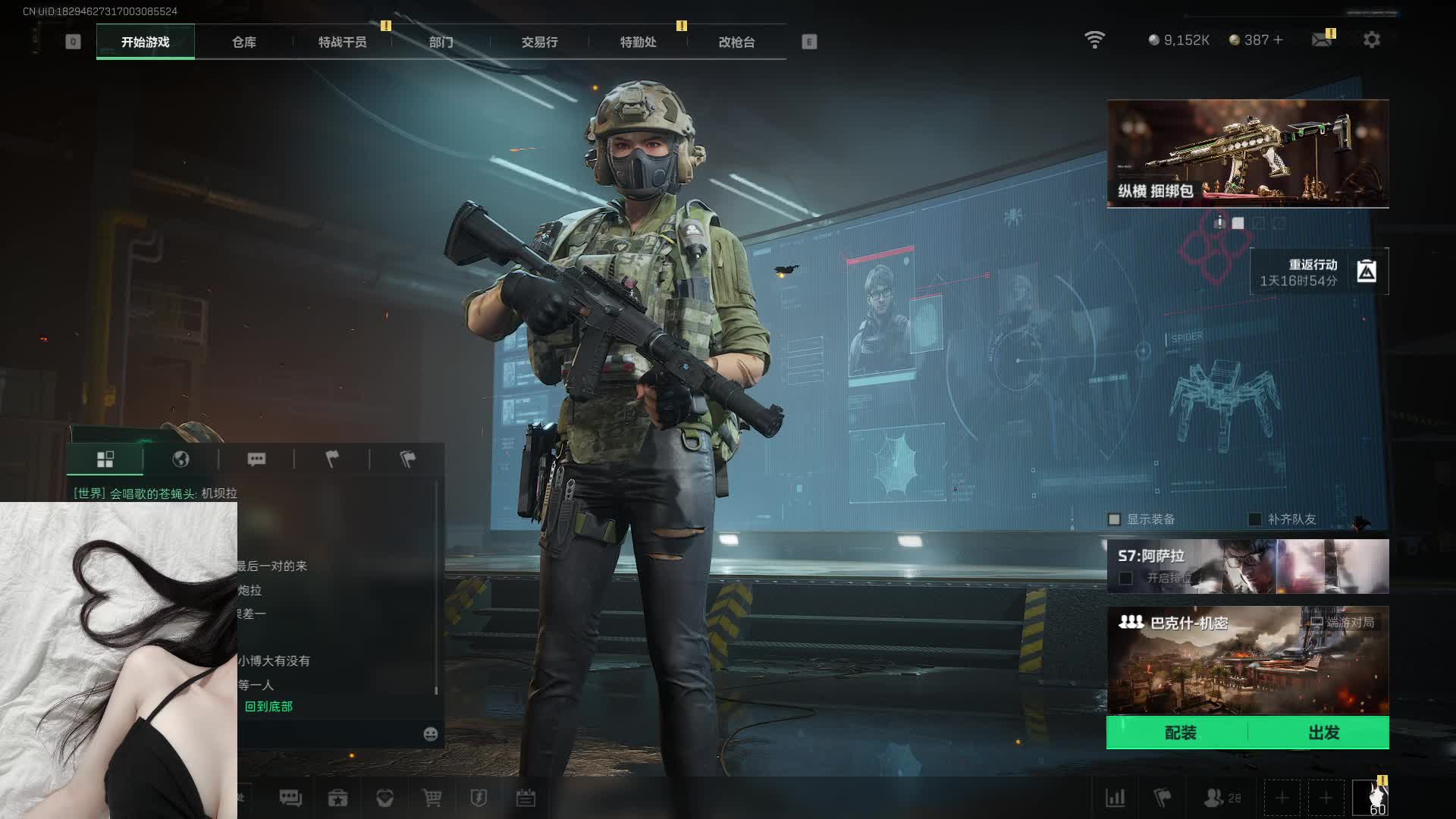Open the 特战干员 tab
Image resolution: width=1456 pixels, height=819 pixels.
pyautogui.click(x=342, y=42)
